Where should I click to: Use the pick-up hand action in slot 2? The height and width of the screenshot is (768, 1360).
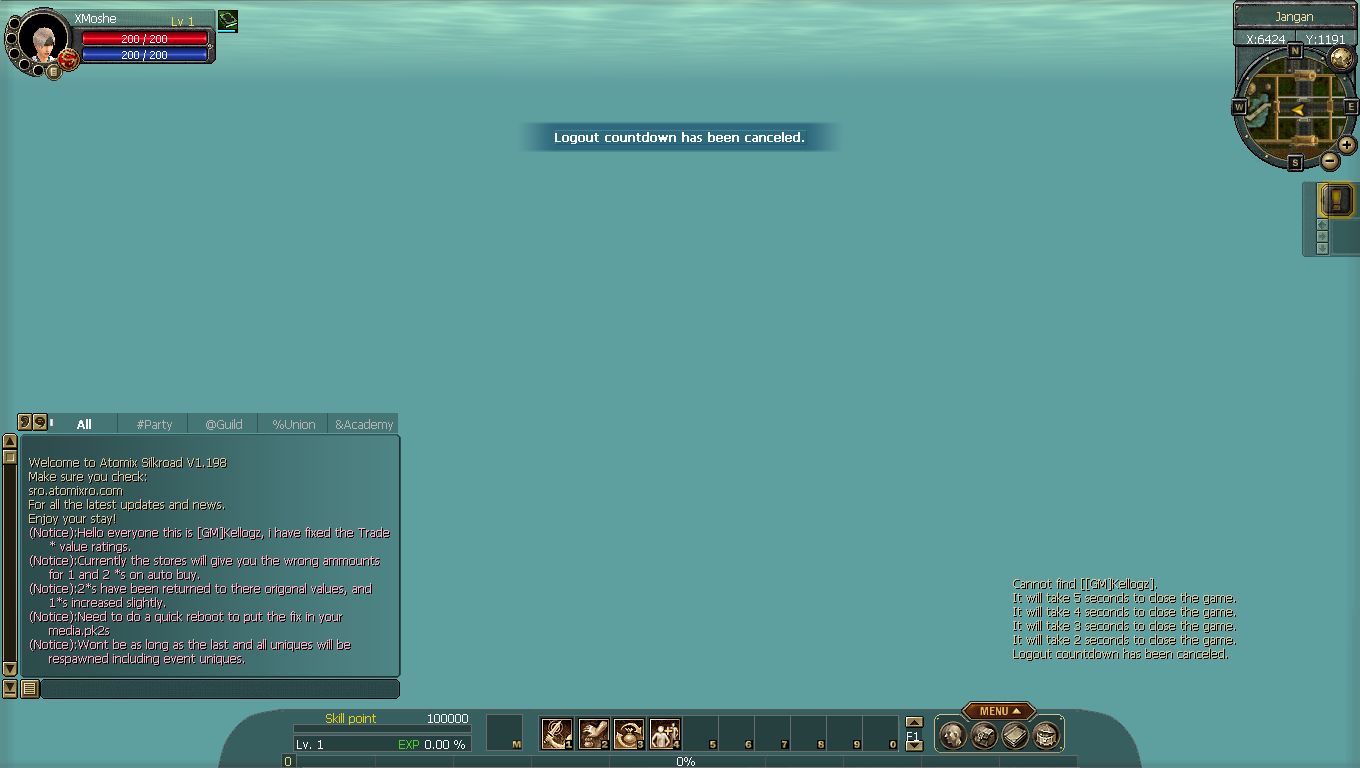tap(593, 734)
